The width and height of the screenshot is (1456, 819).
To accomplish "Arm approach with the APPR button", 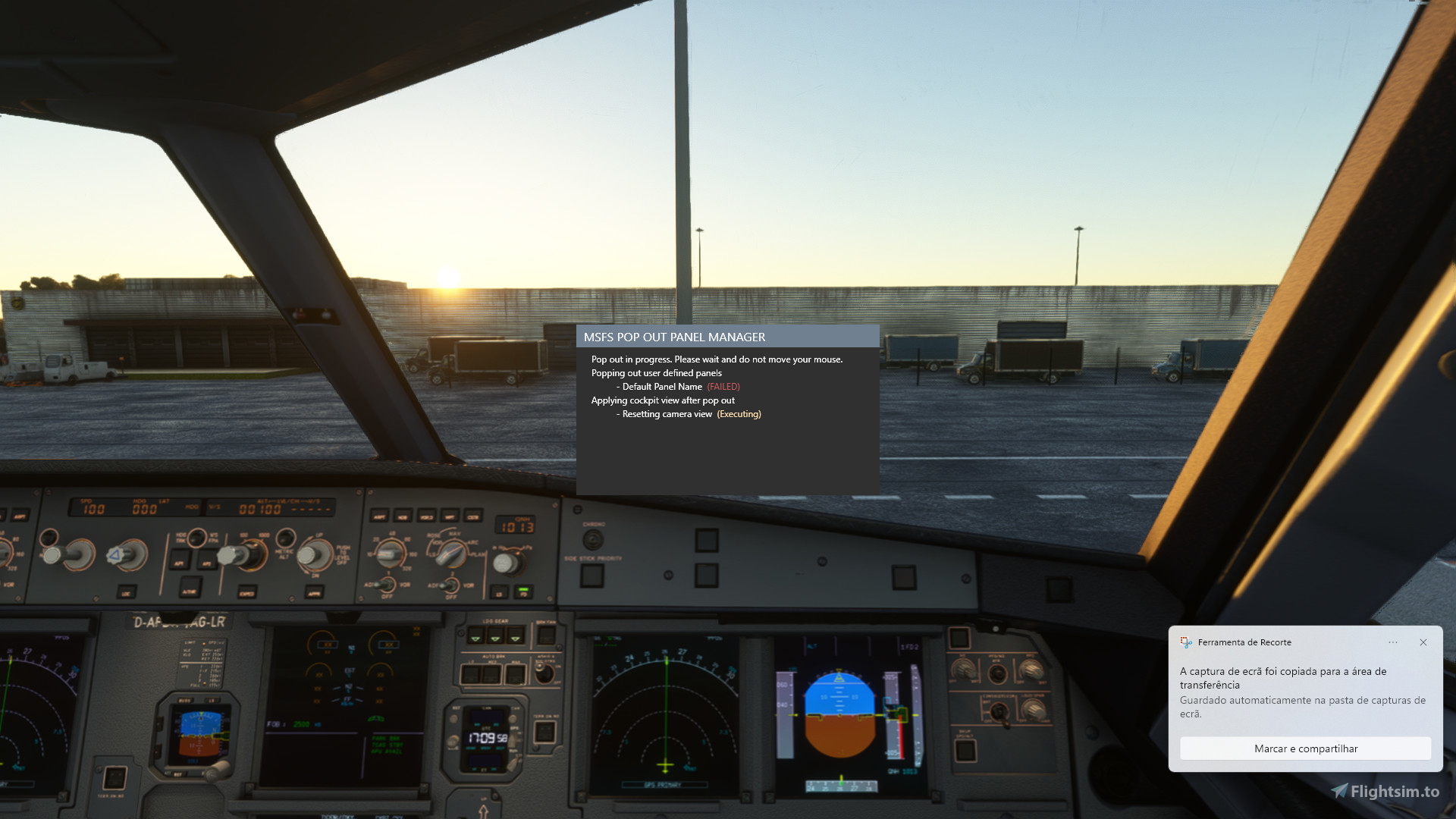I will 315,591.
